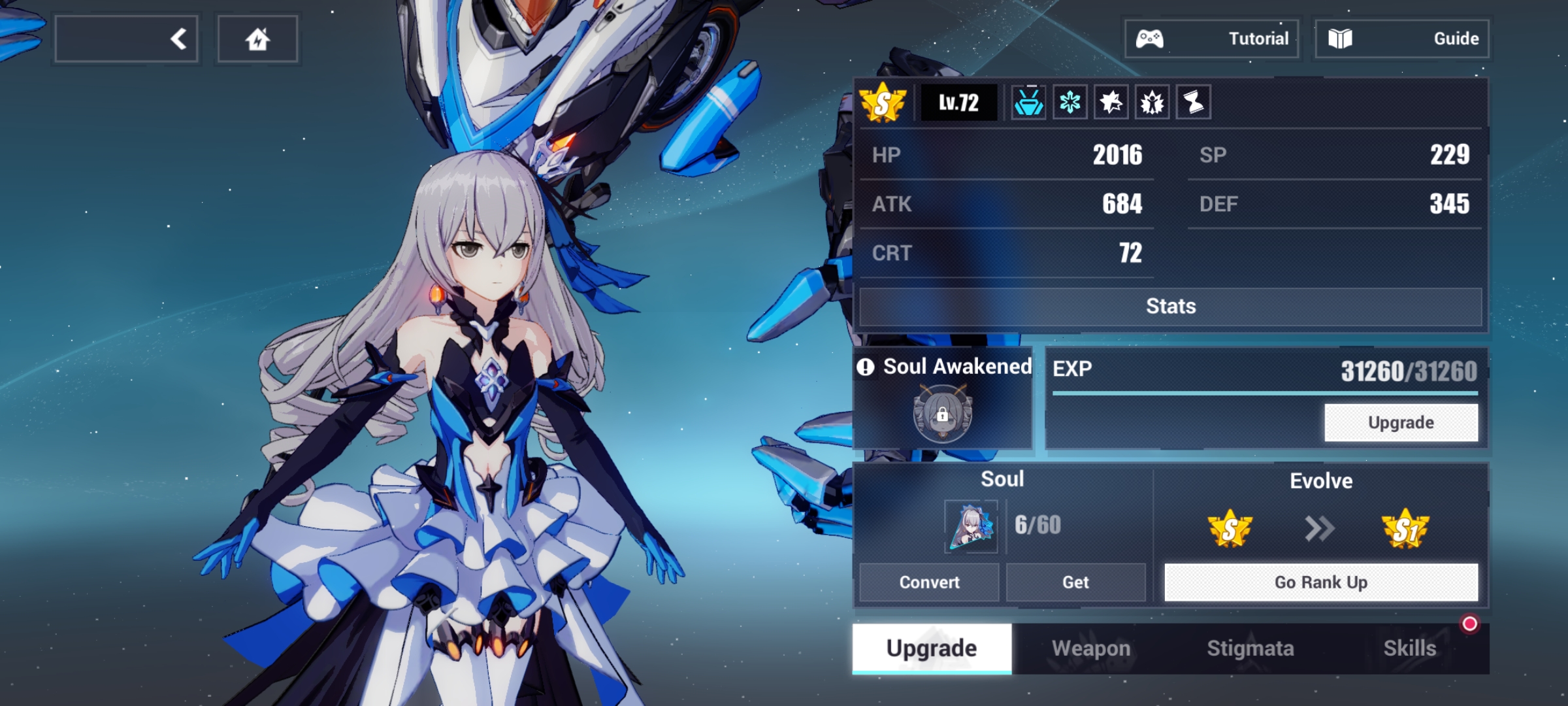Click the burst impair icon beside the star
The width and height of the screenshot is (1568, 706).
[1152, 101]
